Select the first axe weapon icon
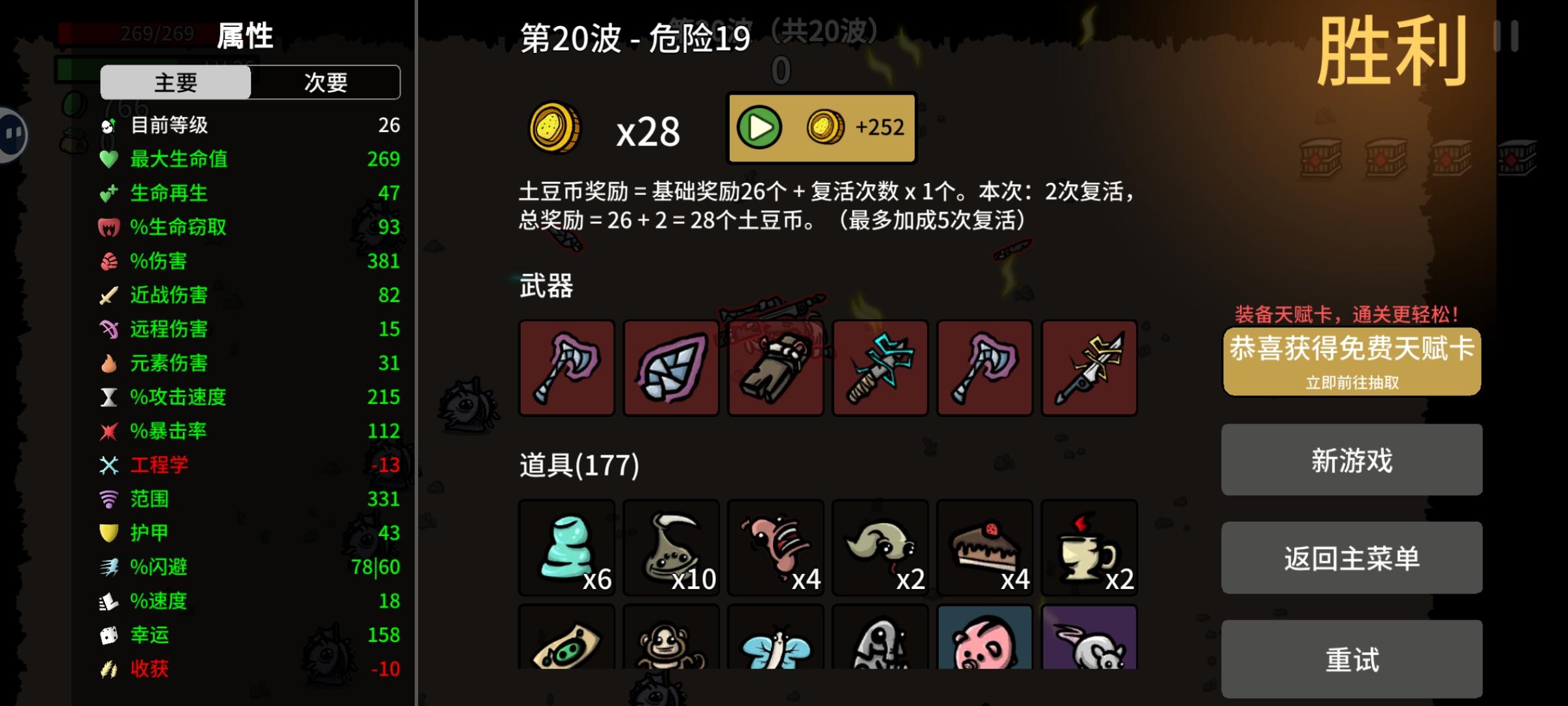The image size is (1568, 706). click(x=567, y=368)
